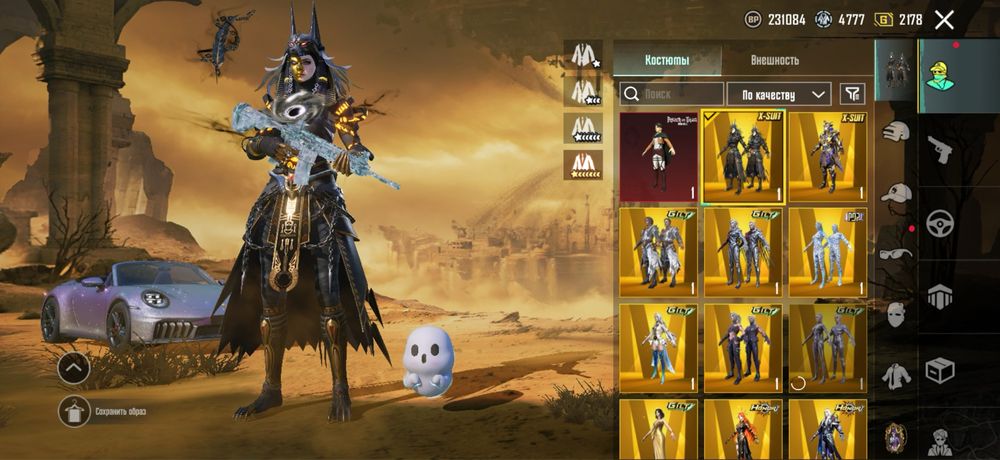The height and width of the screenshot is (460, 1000).
Task: Select the sunglasses eyewear category
Action: 896,252
